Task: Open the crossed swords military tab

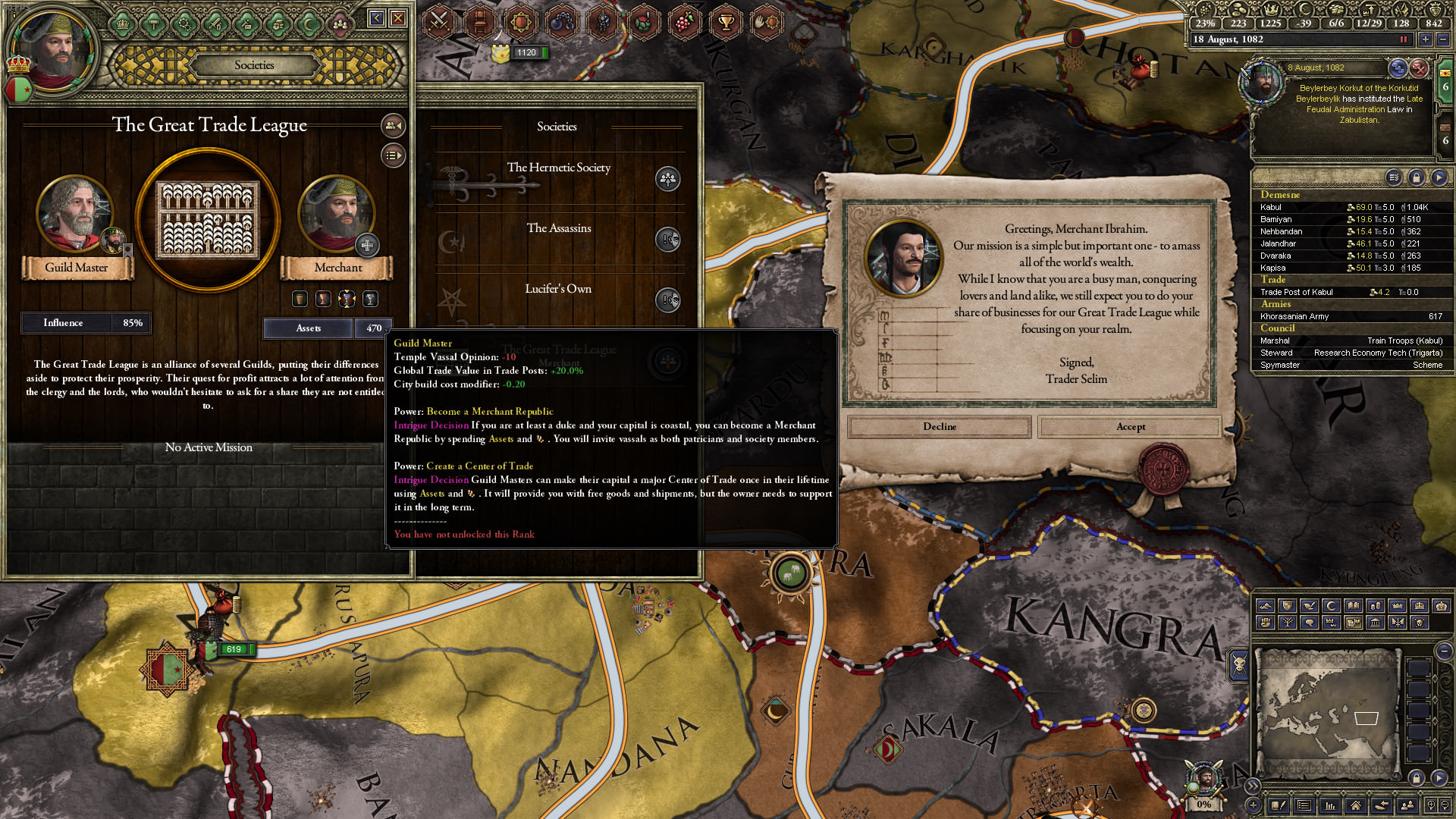Action: [x=438, y=21]
